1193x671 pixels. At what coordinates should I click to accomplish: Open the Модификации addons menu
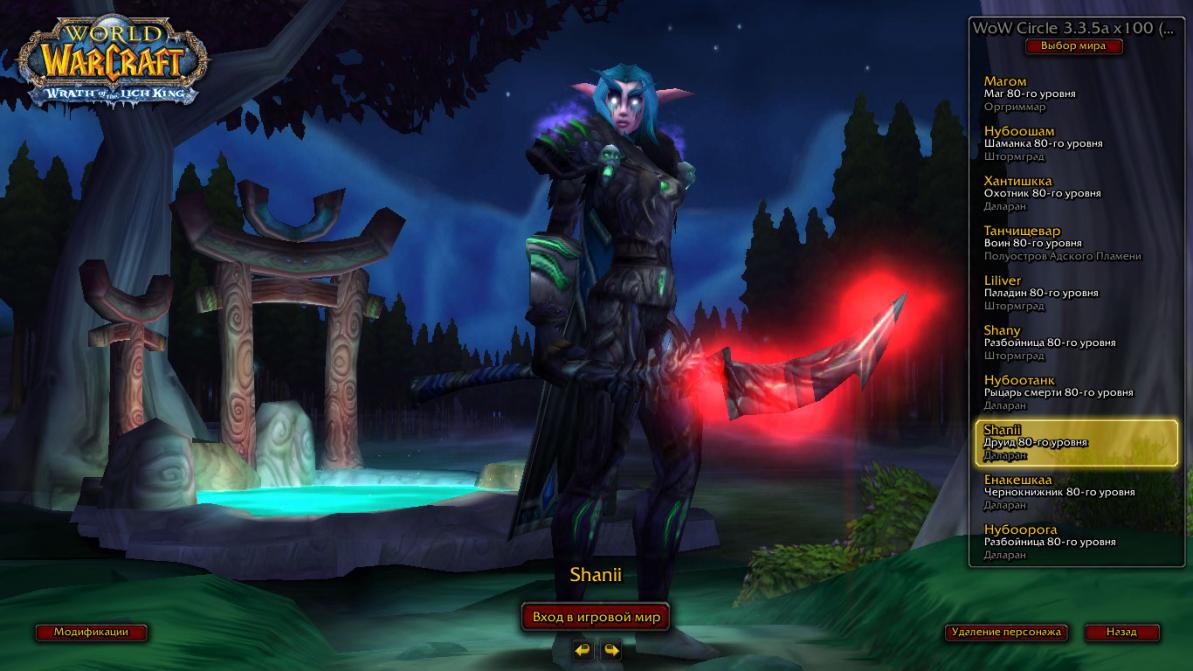coord(91,632)
